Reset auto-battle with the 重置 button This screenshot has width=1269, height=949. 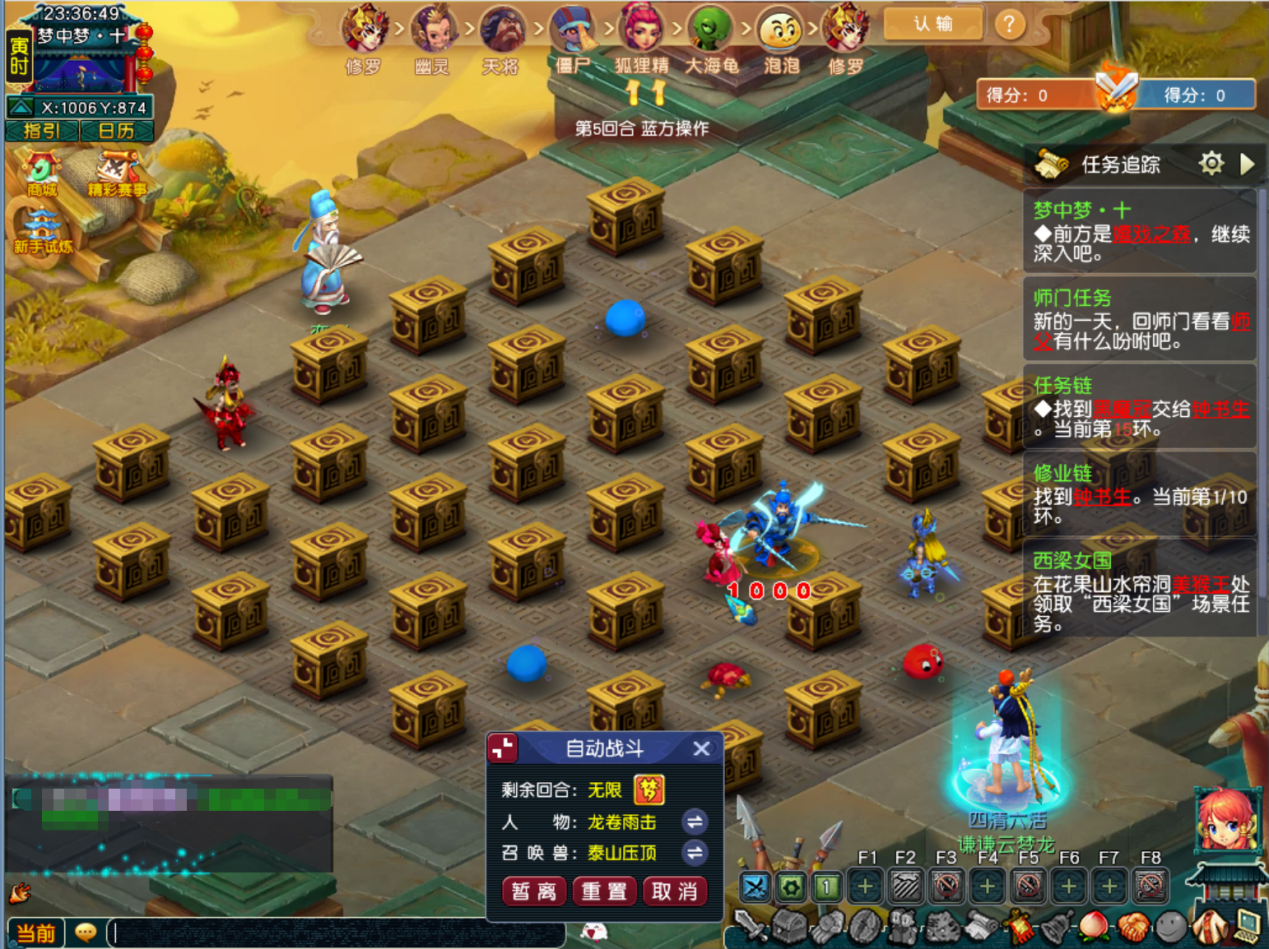pyautogui.click(x=605, y=891)
